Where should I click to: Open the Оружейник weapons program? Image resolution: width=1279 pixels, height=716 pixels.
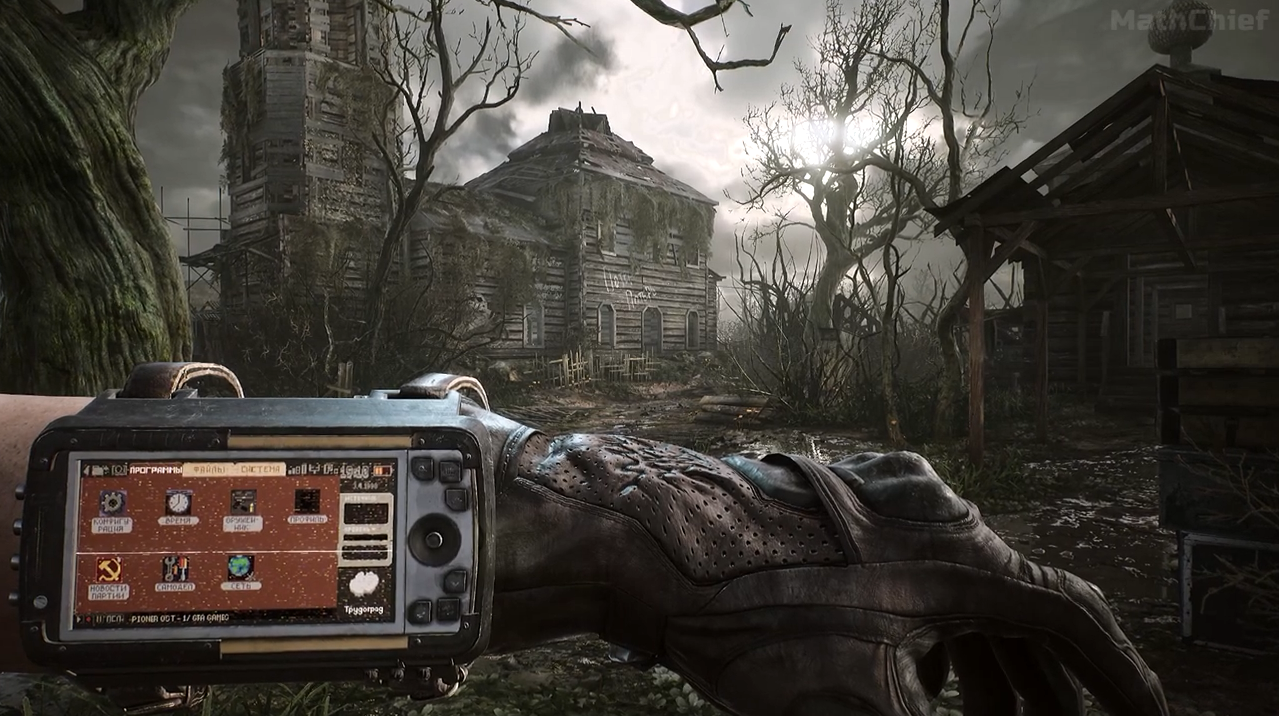tap(243, 502)
